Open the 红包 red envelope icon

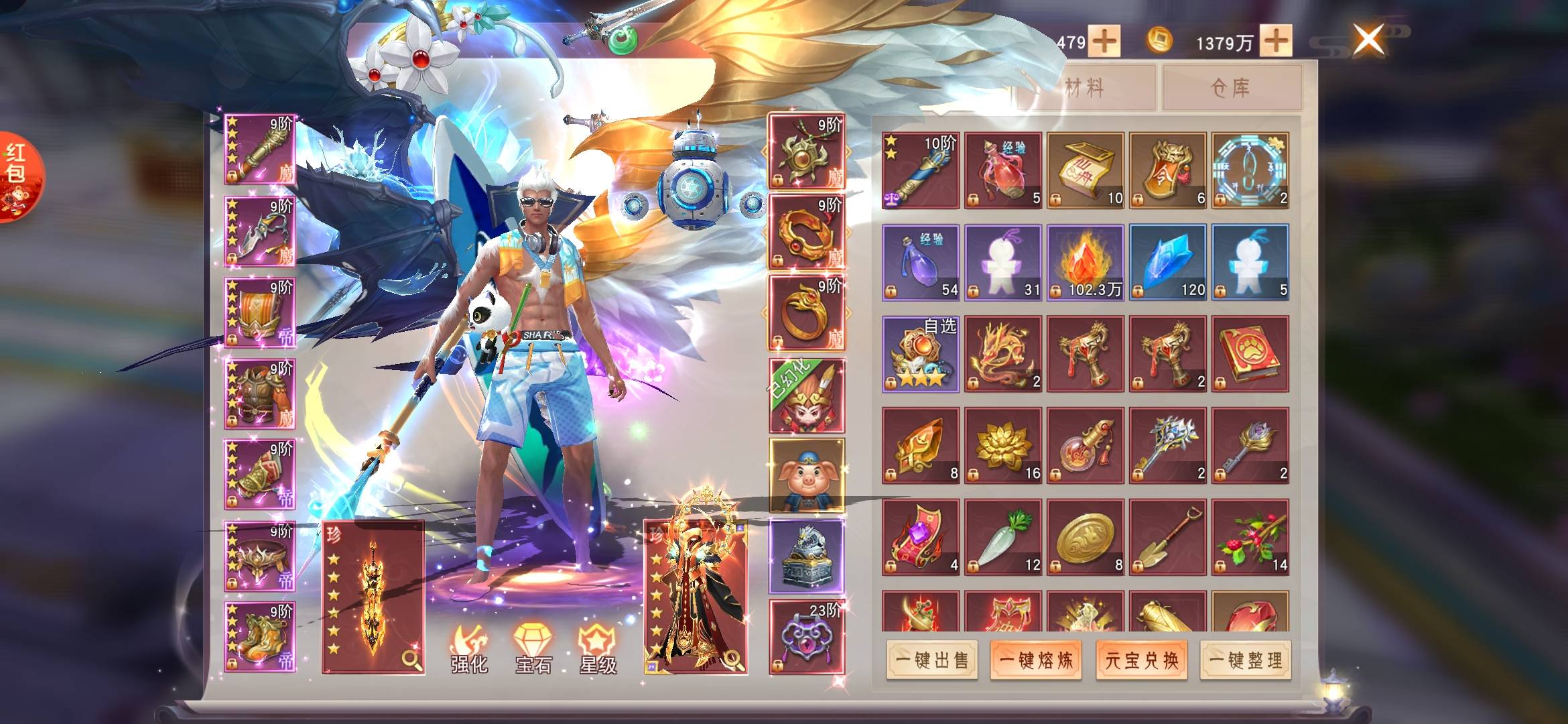point(18,176)
